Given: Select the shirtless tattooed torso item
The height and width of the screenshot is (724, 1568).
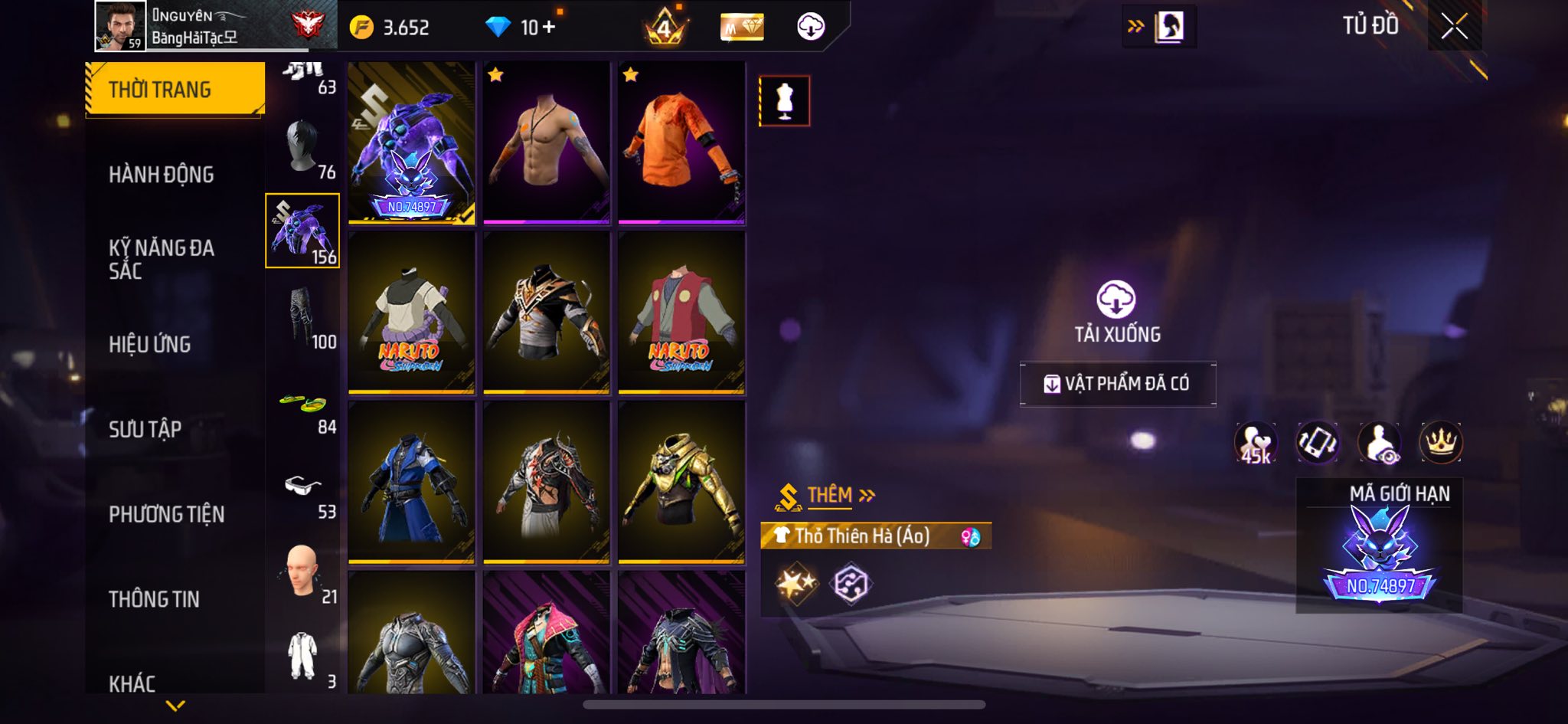Looking at the screenshot, I should 546,143.
